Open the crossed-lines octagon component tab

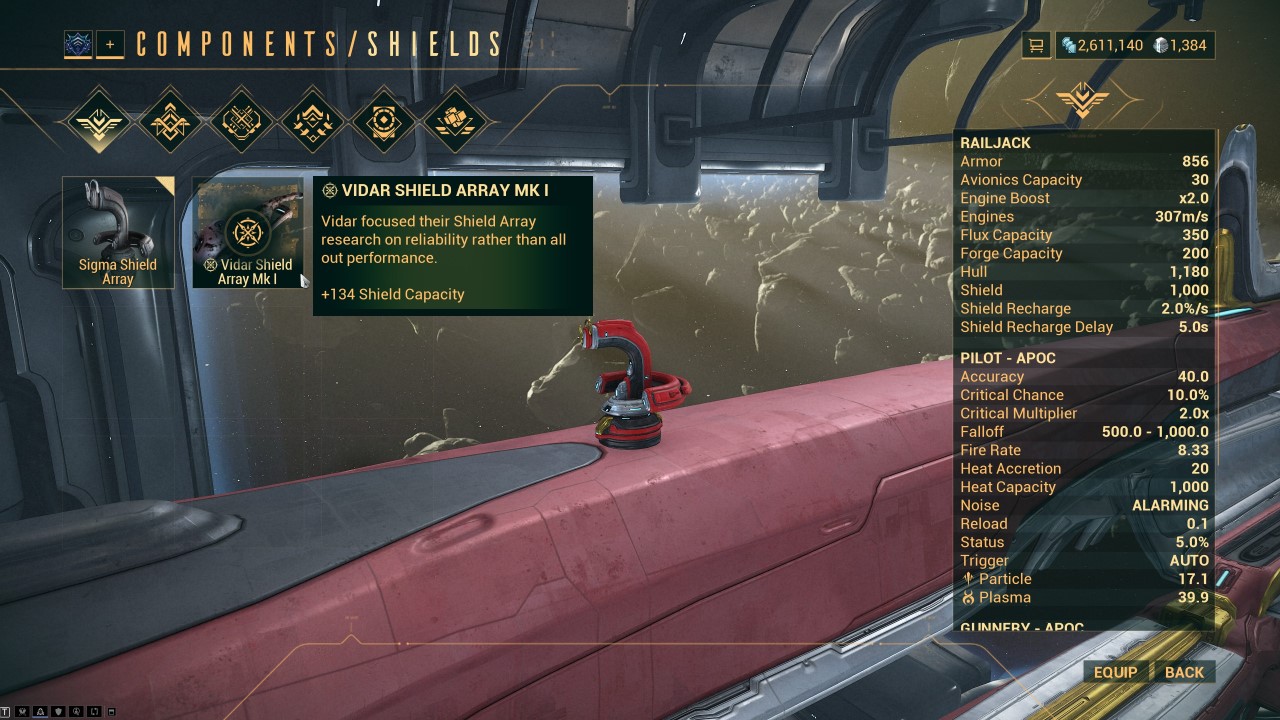pyautogui.click(x=241, y=122)
